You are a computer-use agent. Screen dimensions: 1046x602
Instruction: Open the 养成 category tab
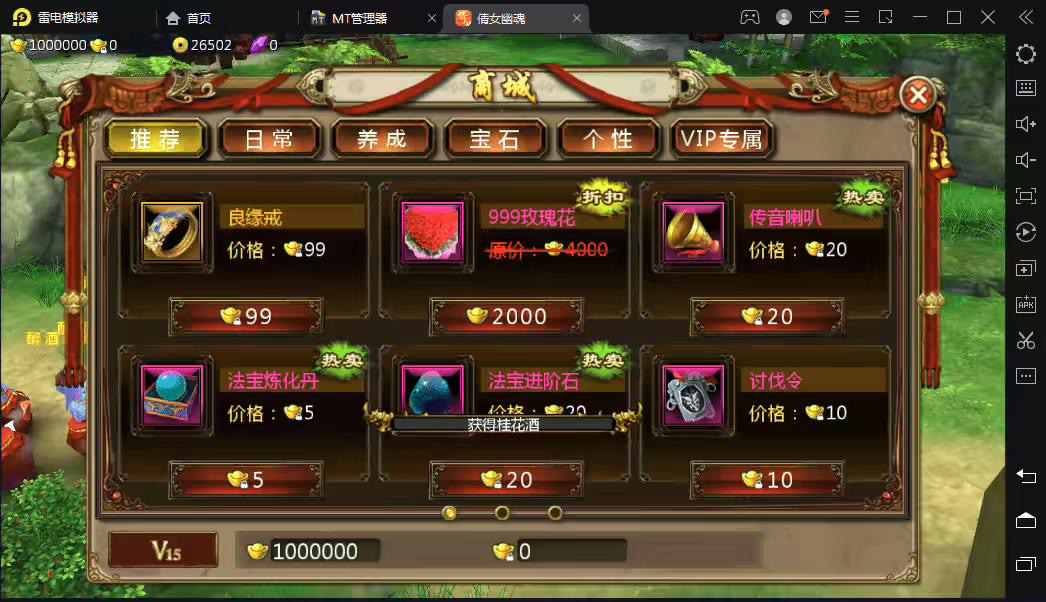coord(382,139)
